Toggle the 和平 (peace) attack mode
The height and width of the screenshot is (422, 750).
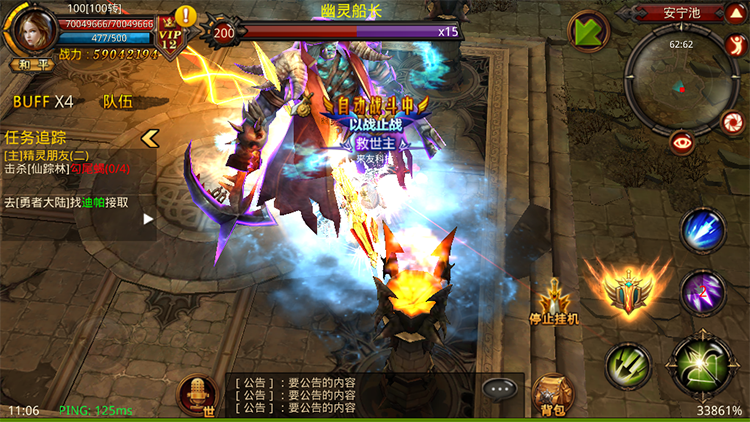[x=27, y=64]
